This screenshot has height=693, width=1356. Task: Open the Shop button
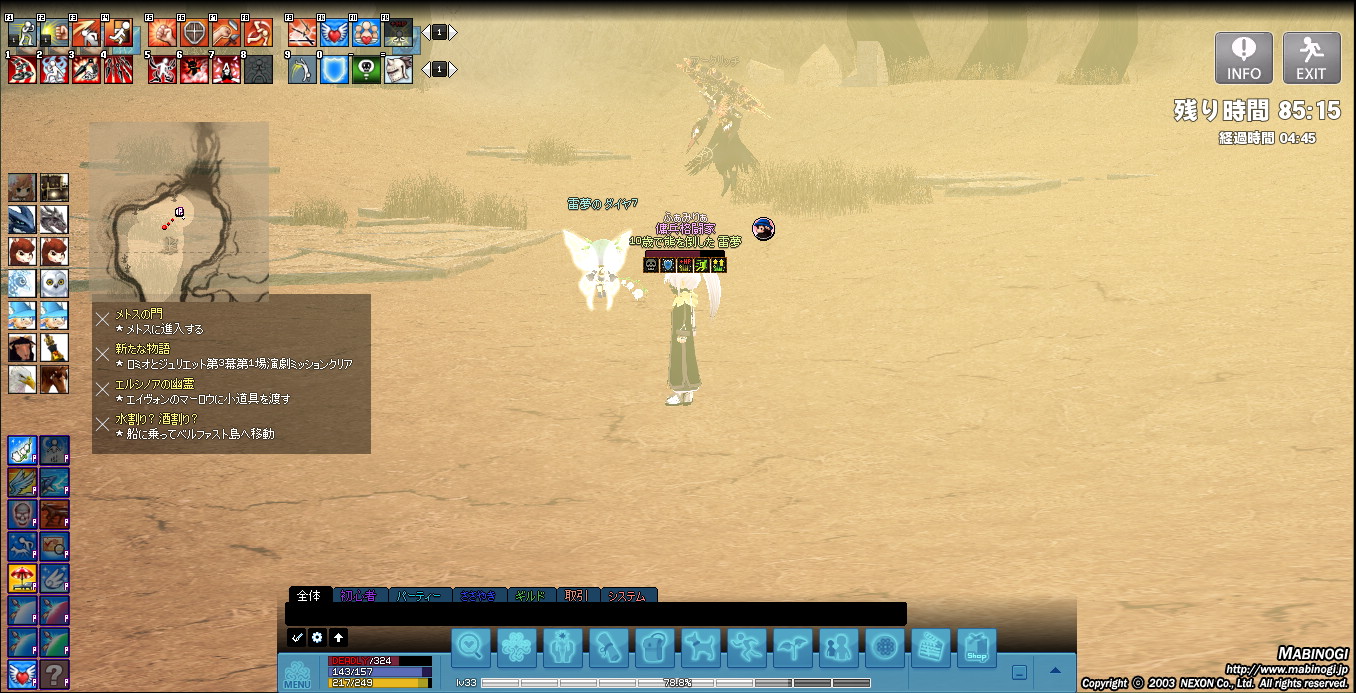976,648
